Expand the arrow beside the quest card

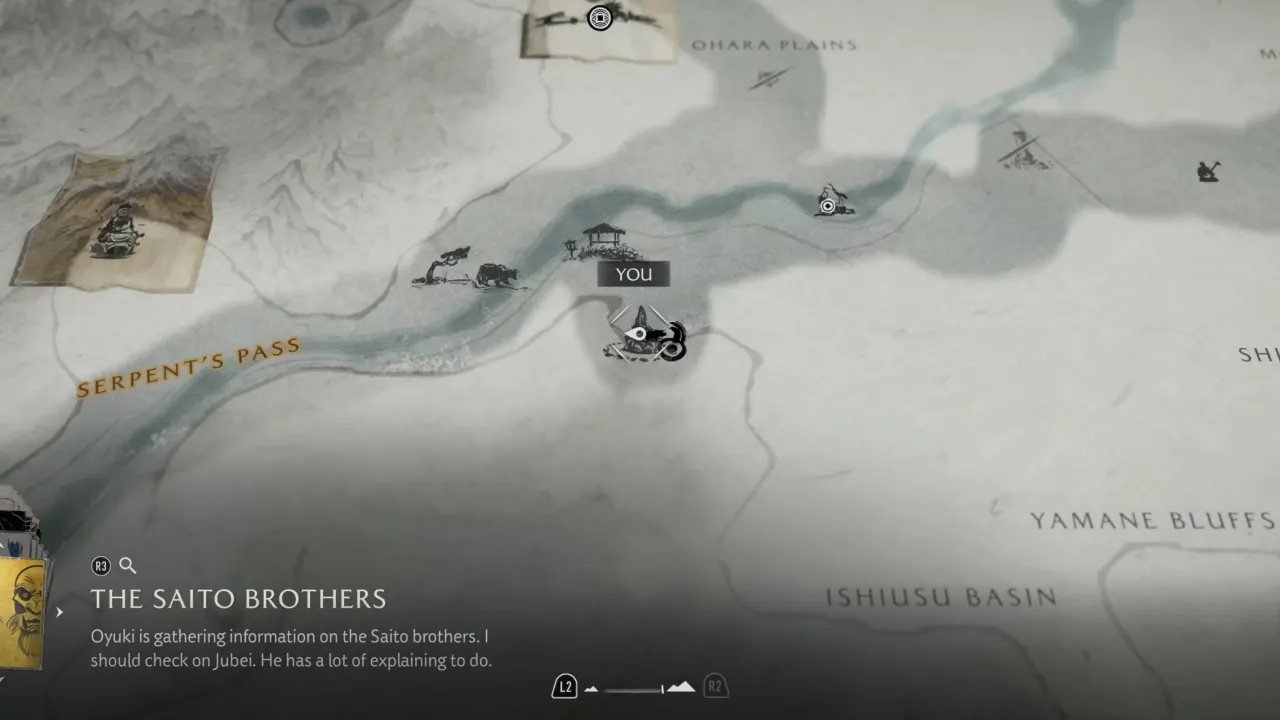coord(60,612)
